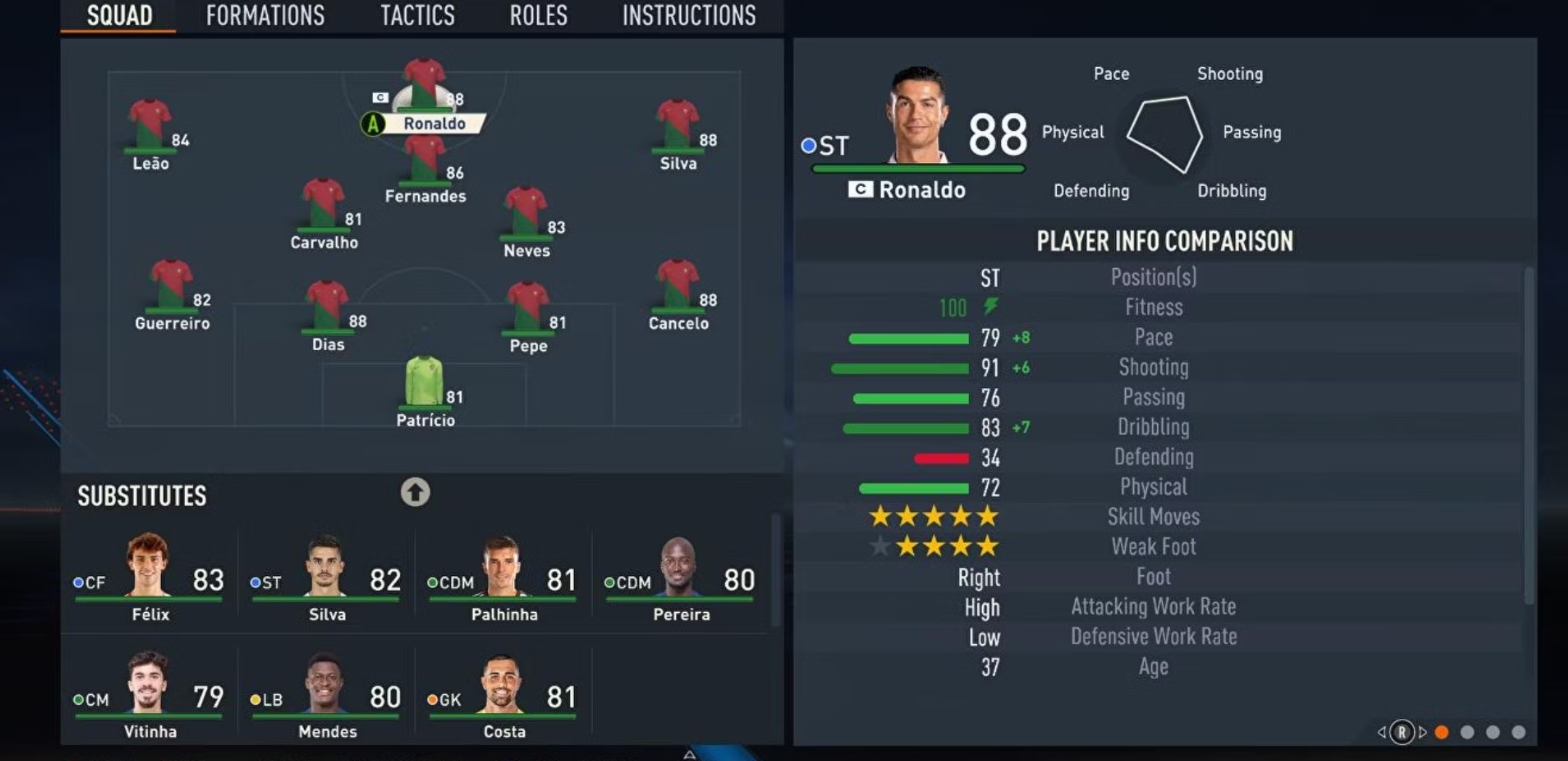This screenshot has height=761, width=1568.
Task: Select Ronaldo's jersey icon on the field
Action: click(x=424, y=80)
